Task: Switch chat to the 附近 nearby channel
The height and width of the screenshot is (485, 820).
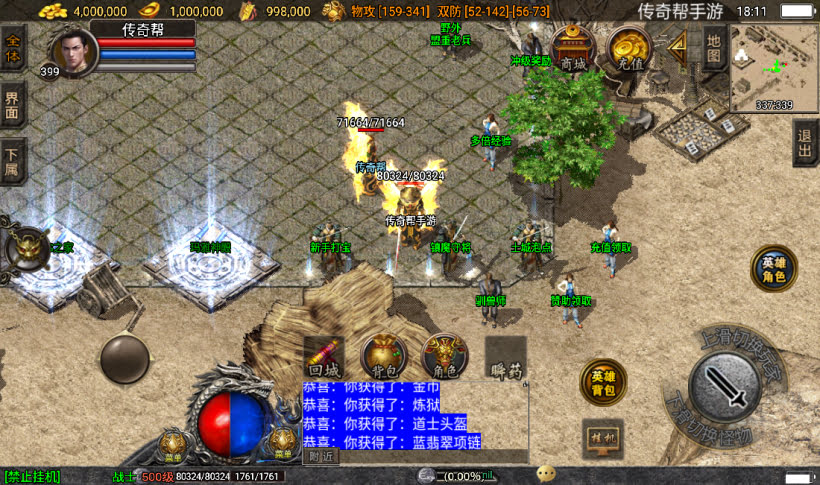Action: [x=321, y=456]
